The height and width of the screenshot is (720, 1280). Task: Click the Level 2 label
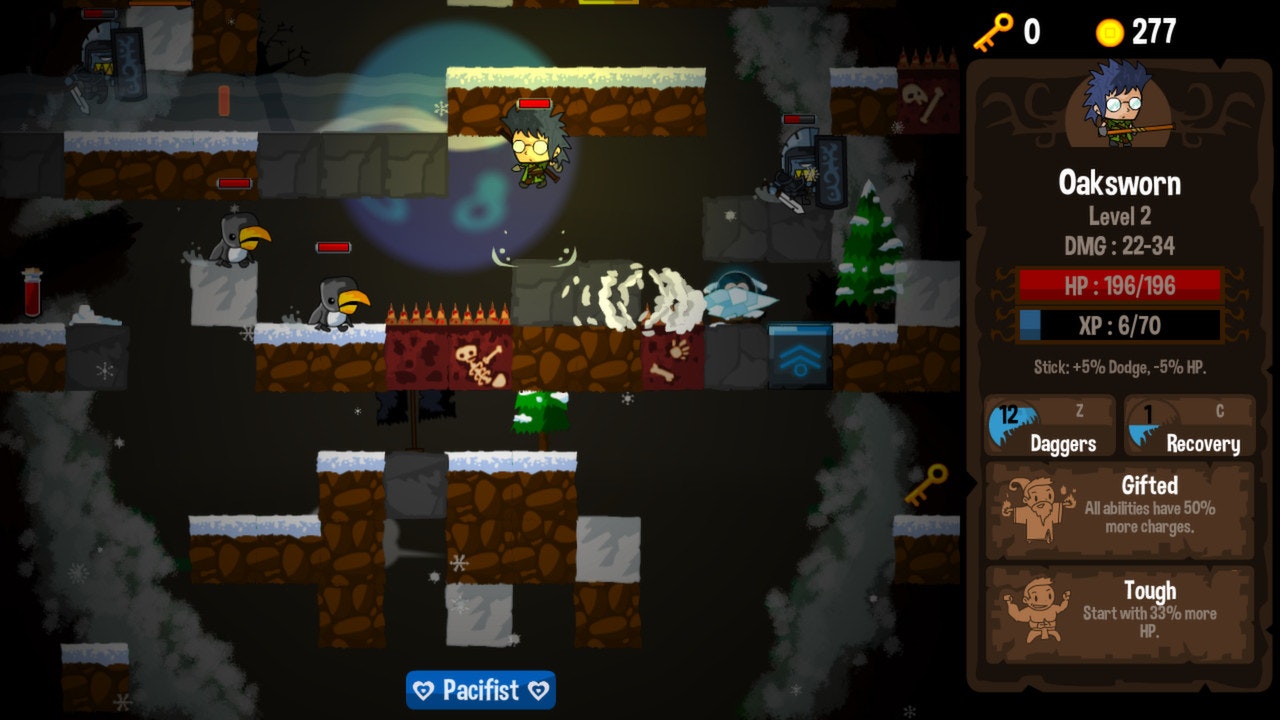1118,216
